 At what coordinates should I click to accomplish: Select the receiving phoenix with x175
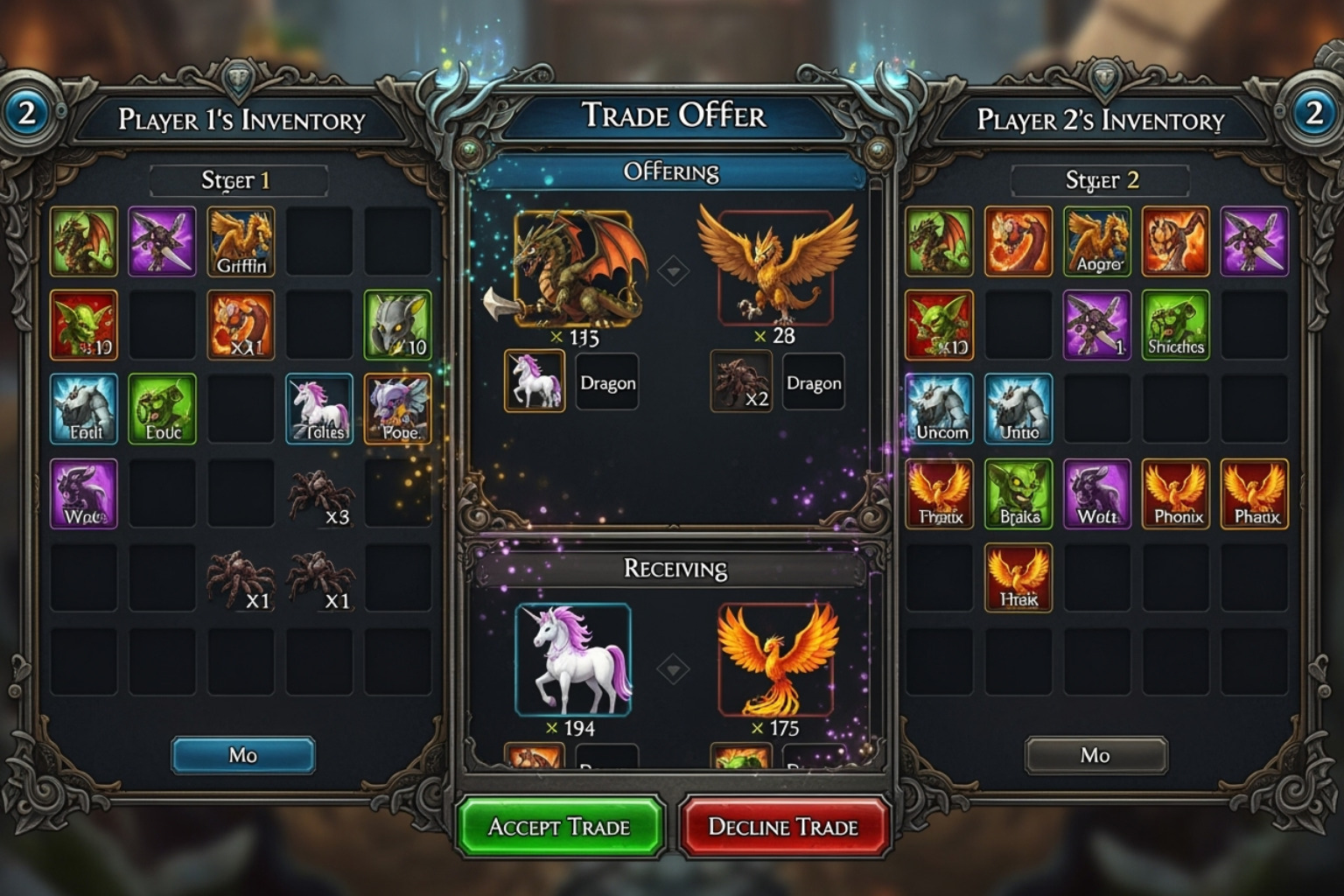point(774,659)
